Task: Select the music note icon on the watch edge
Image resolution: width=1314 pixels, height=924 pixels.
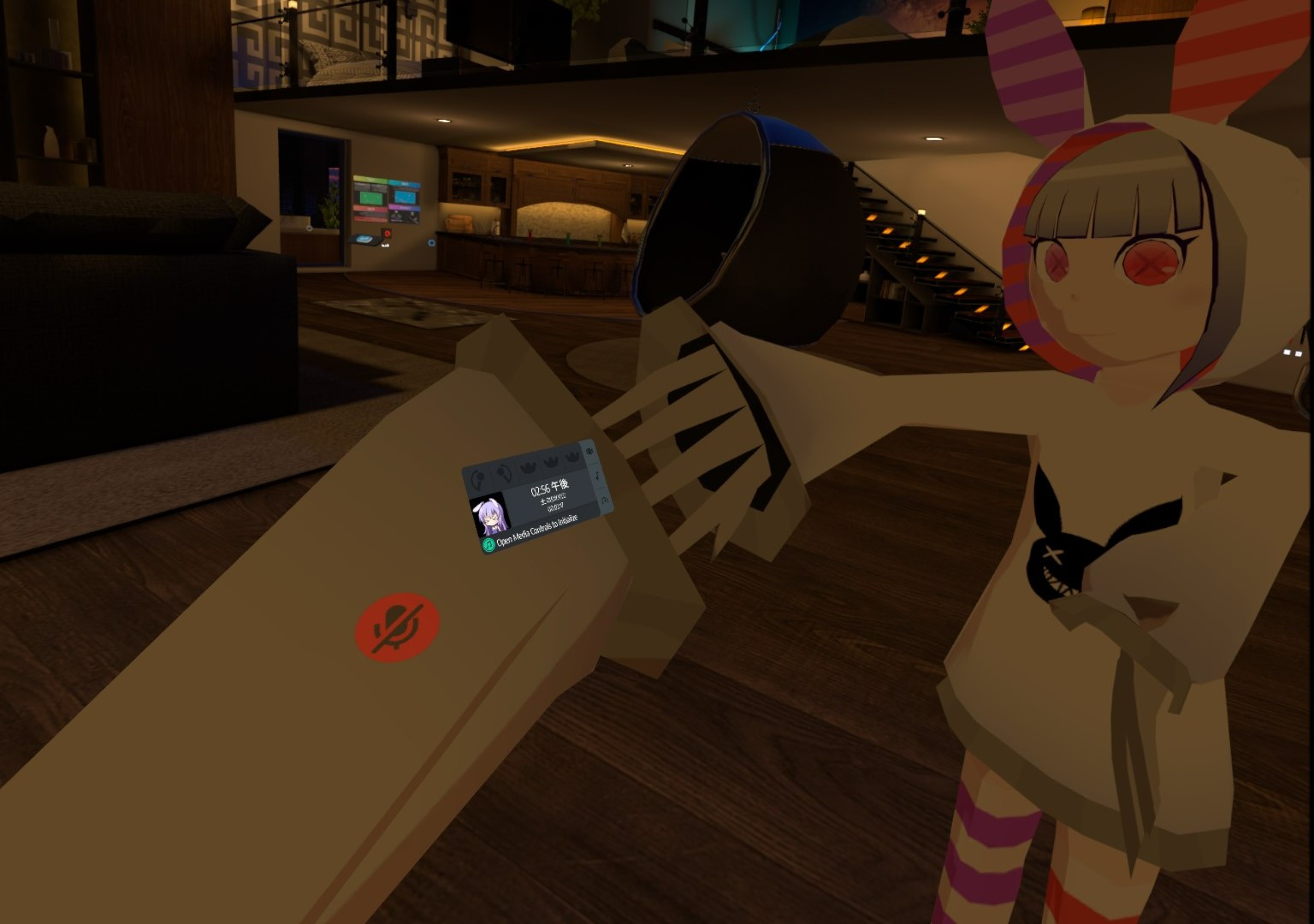Action: click(x=597, y=477)
